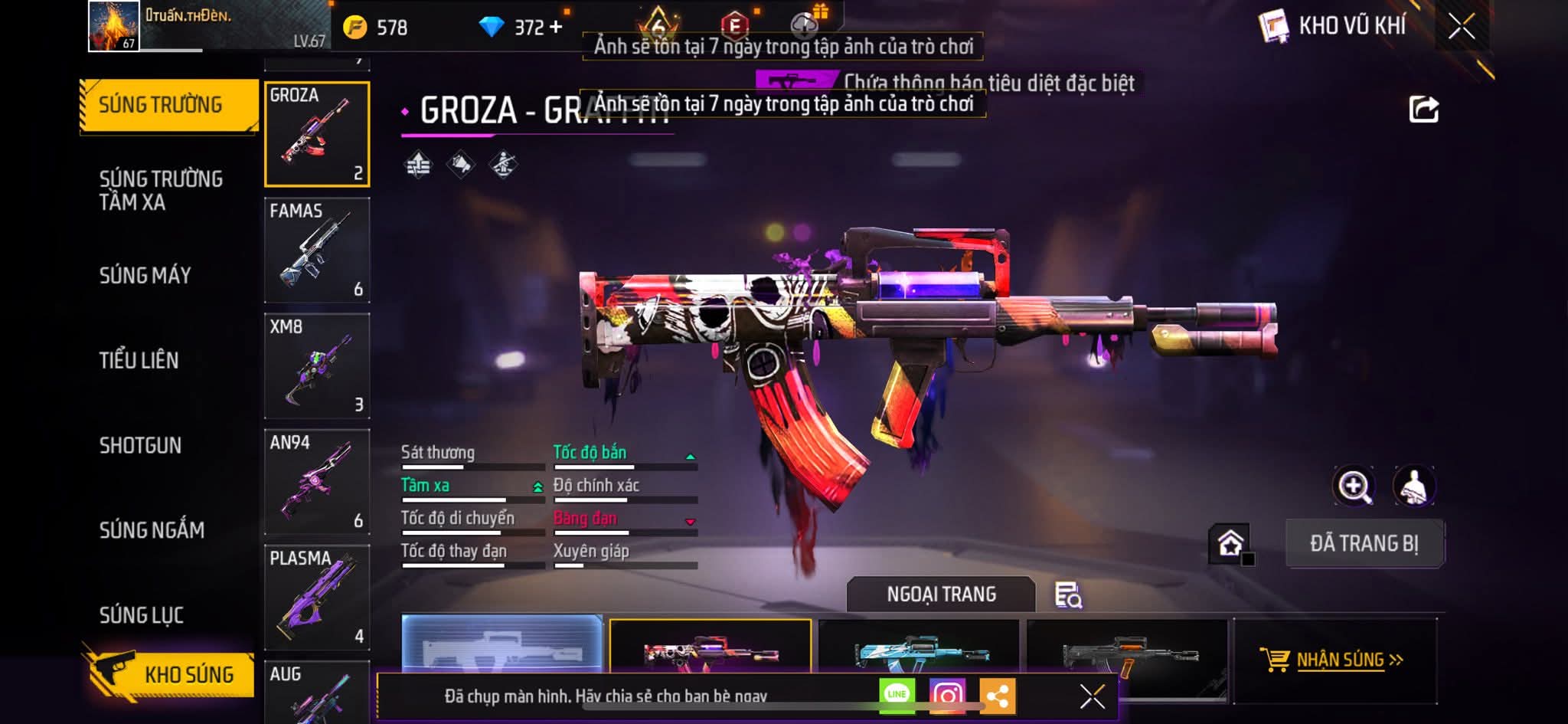Open Kho Súng at bottom left

coord(170,674)
